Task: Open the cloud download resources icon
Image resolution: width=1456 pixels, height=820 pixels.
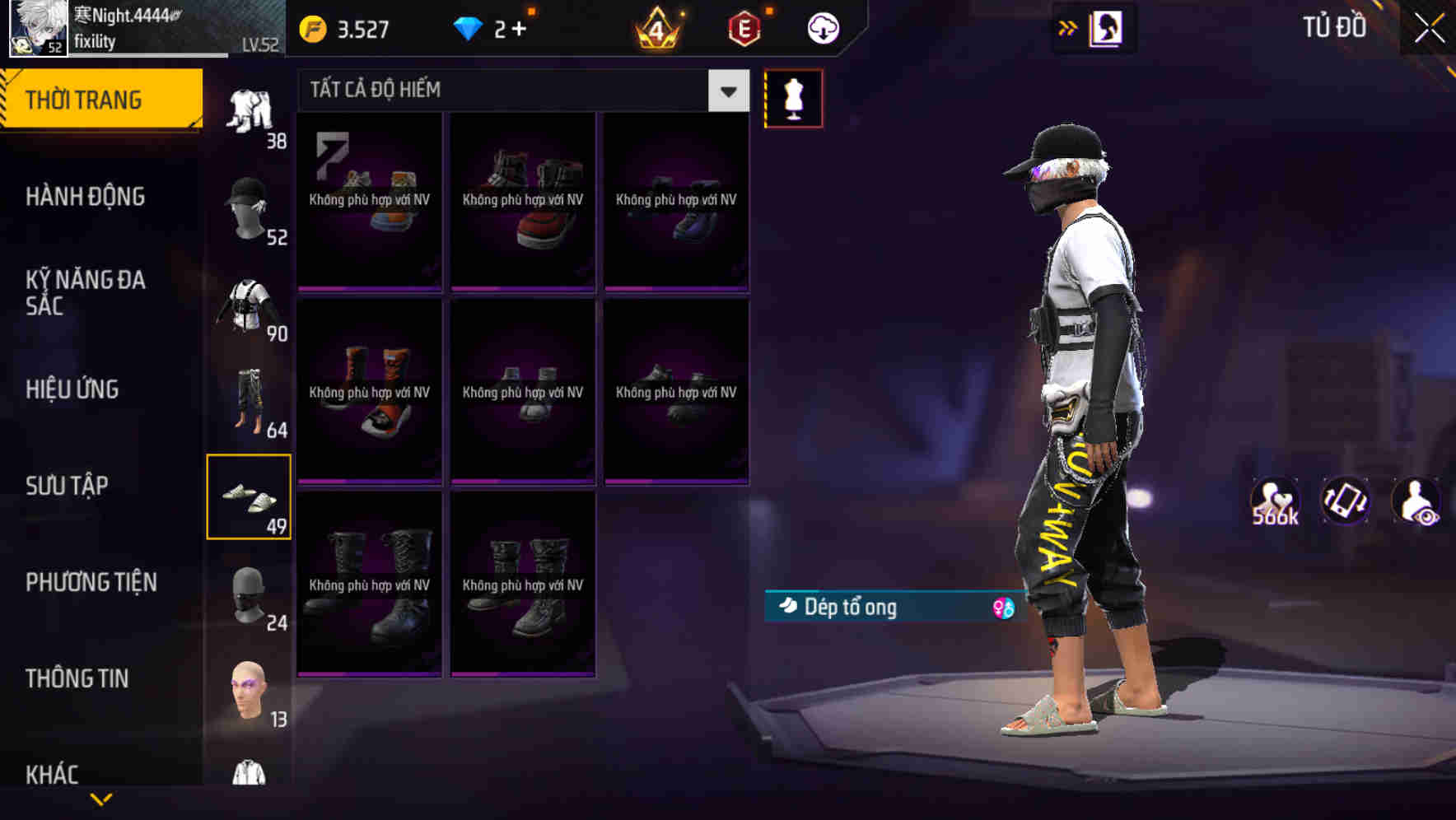Action: (822, 26)
